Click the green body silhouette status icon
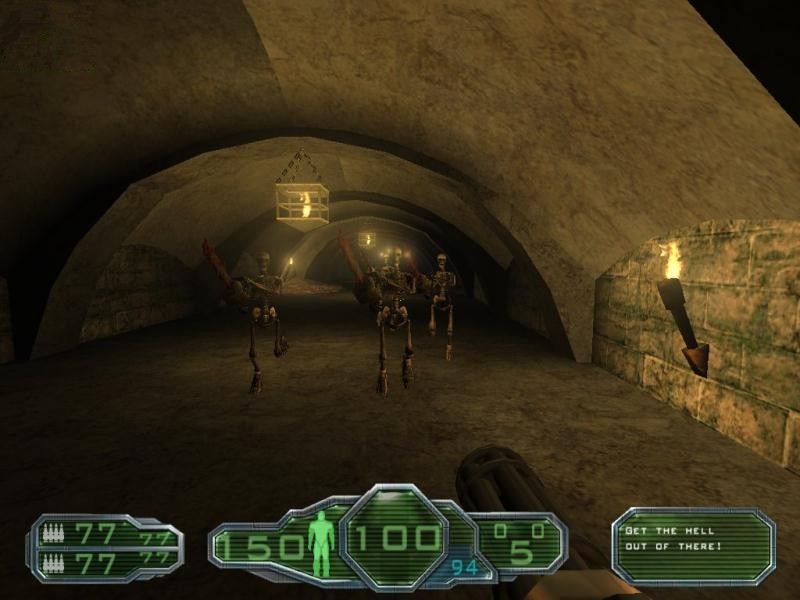Screen dimensions: 800x600 pos(321,543)
